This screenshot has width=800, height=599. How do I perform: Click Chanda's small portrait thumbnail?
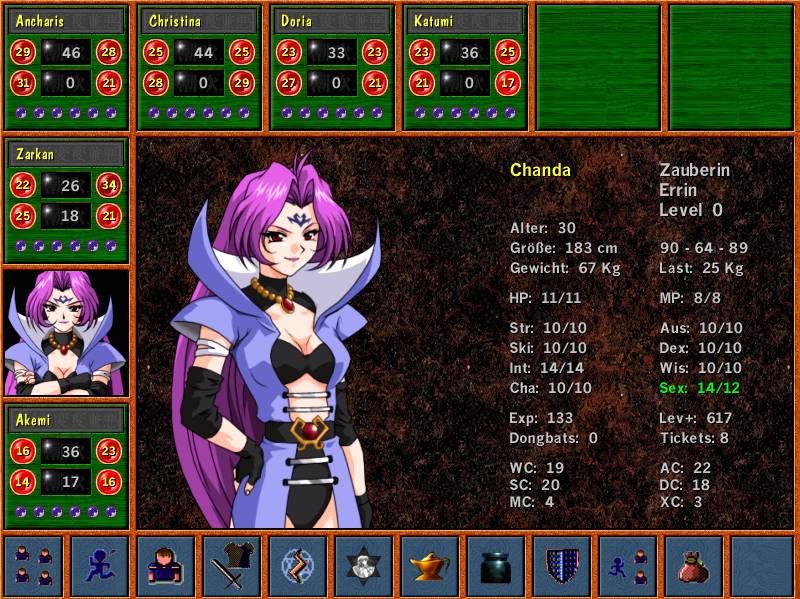(67, 333)
